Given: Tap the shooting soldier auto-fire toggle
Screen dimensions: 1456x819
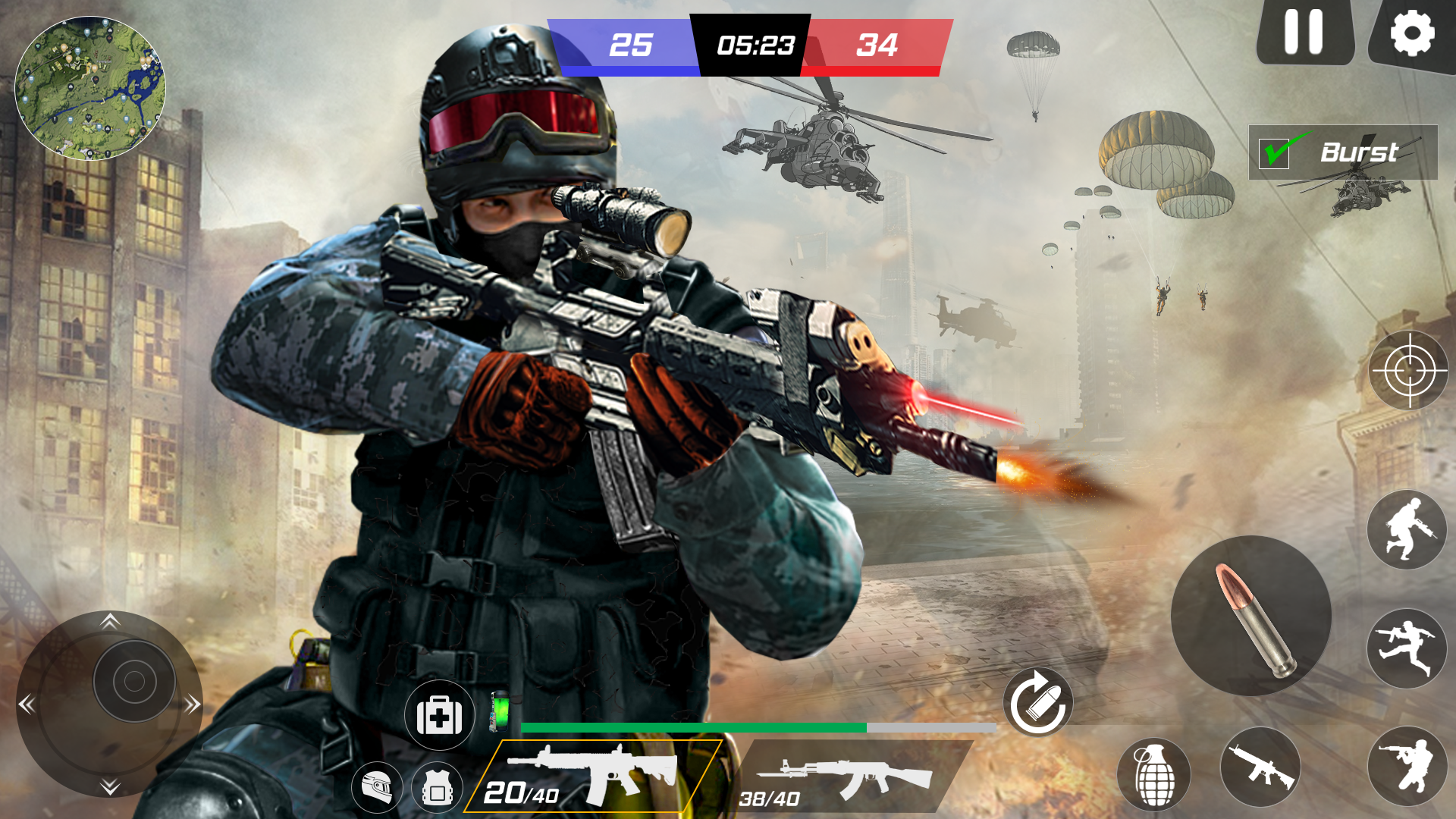Looking at the screenshot, I should (1407, 767).
